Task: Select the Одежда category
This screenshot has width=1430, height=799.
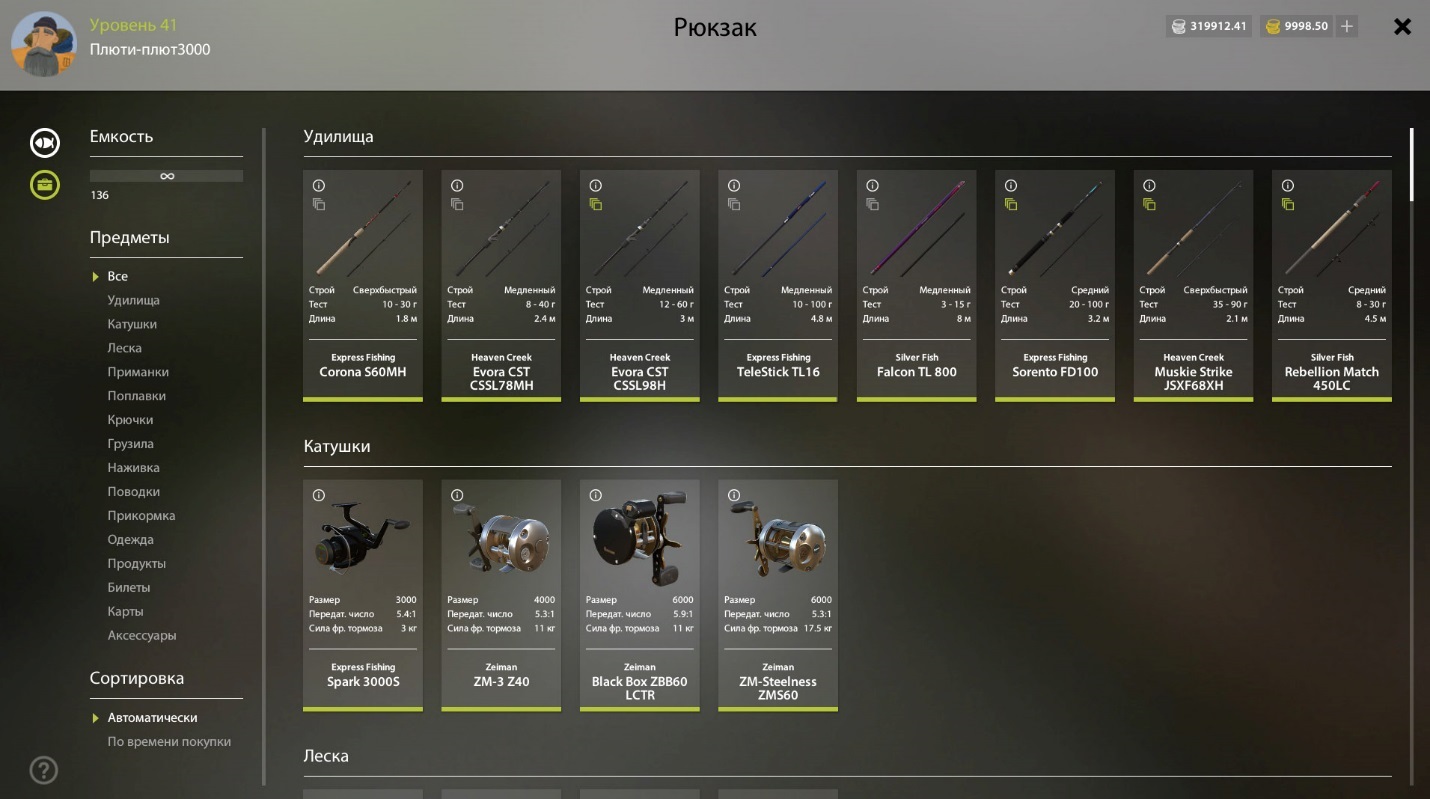Action: 130,540
